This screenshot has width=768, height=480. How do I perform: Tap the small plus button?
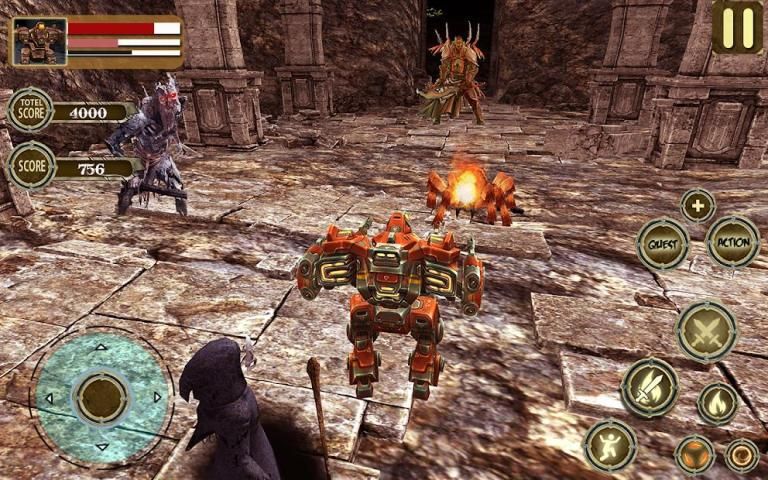(x=697, y=205)
